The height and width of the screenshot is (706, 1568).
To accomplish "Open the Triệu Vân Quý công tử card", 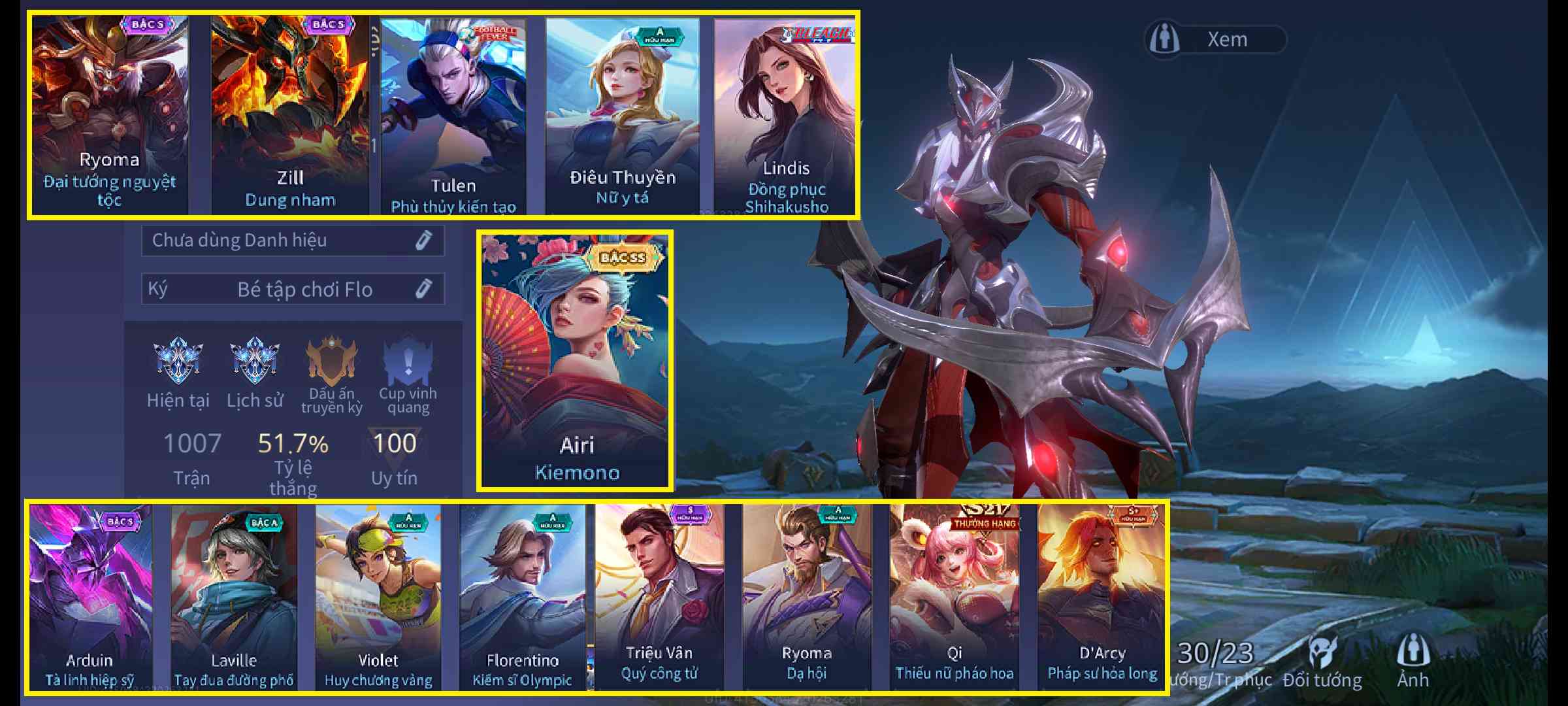I will (x=659, y=596).
